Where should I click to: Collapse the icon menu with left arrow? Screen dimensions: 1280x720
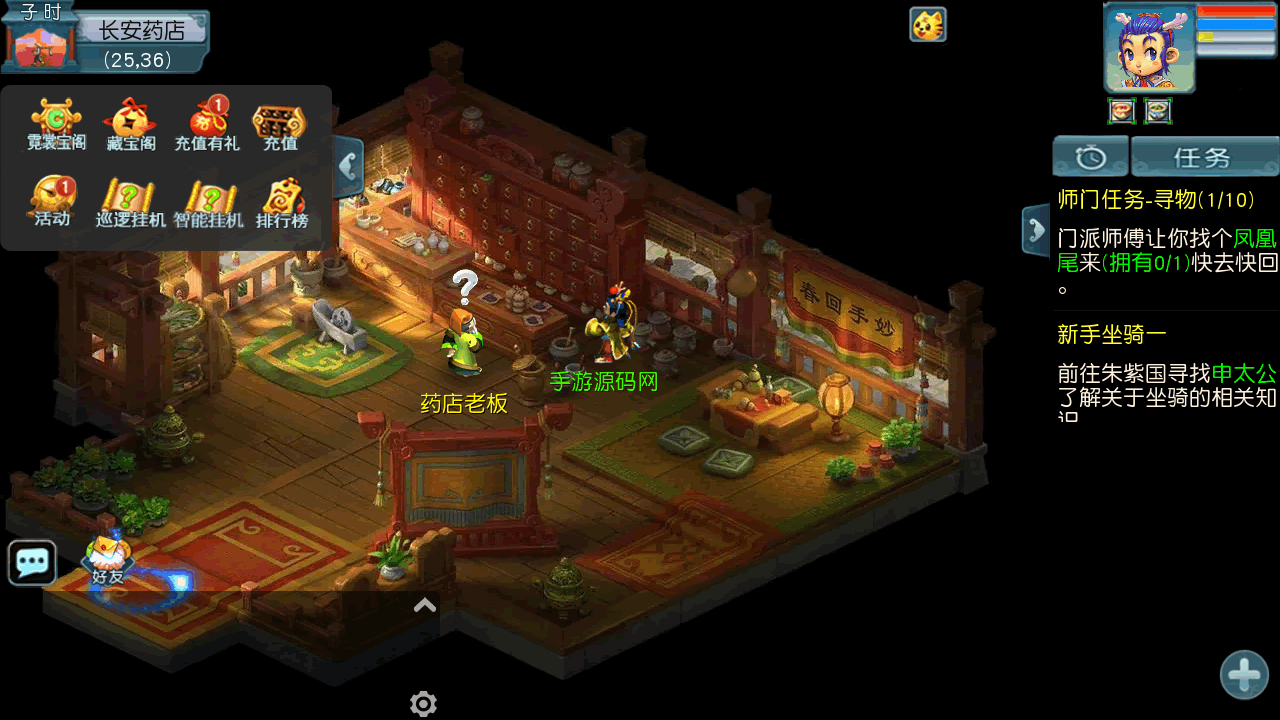coord(349,166)
